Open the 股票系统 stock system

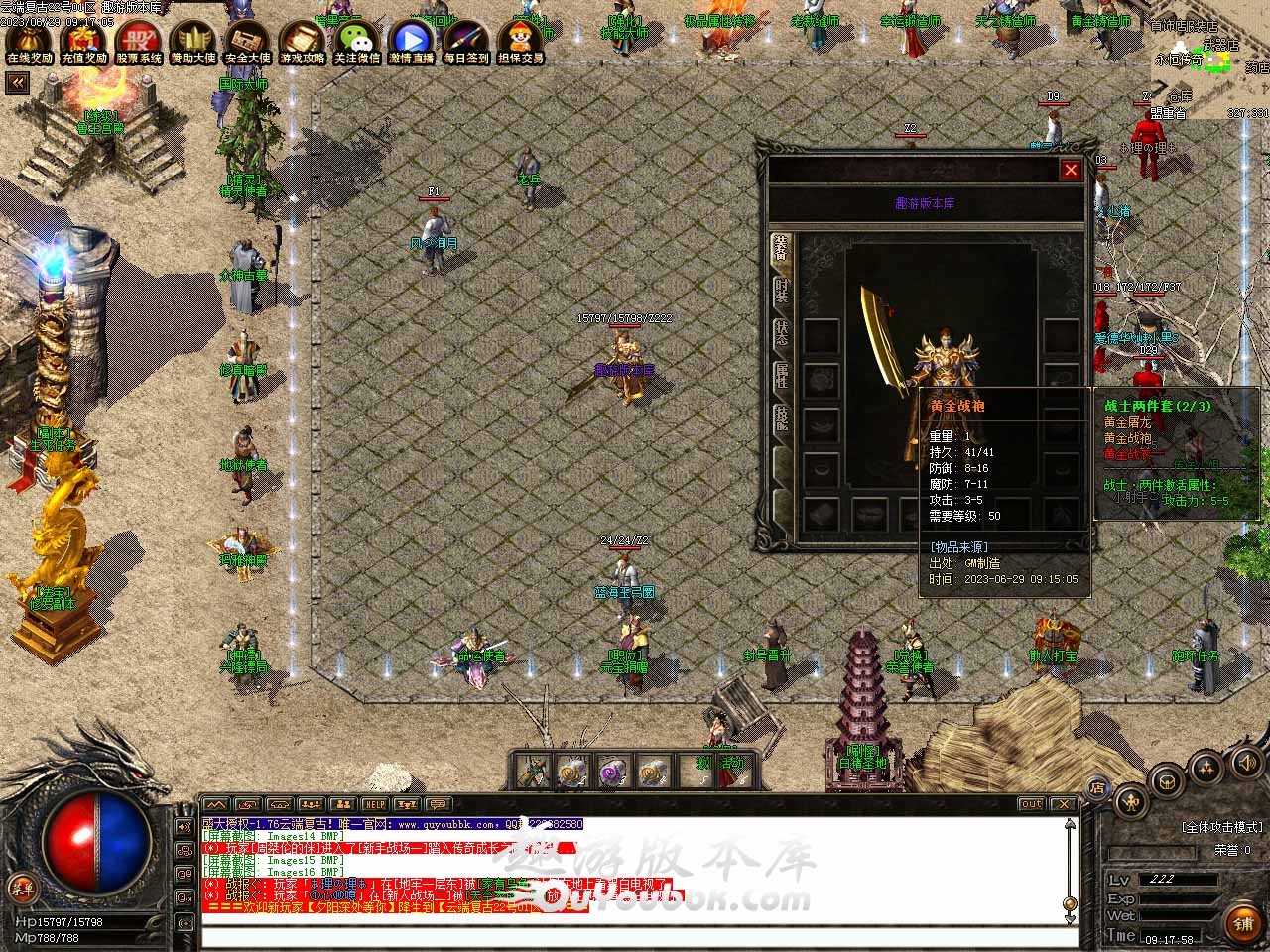coord(139,42)
